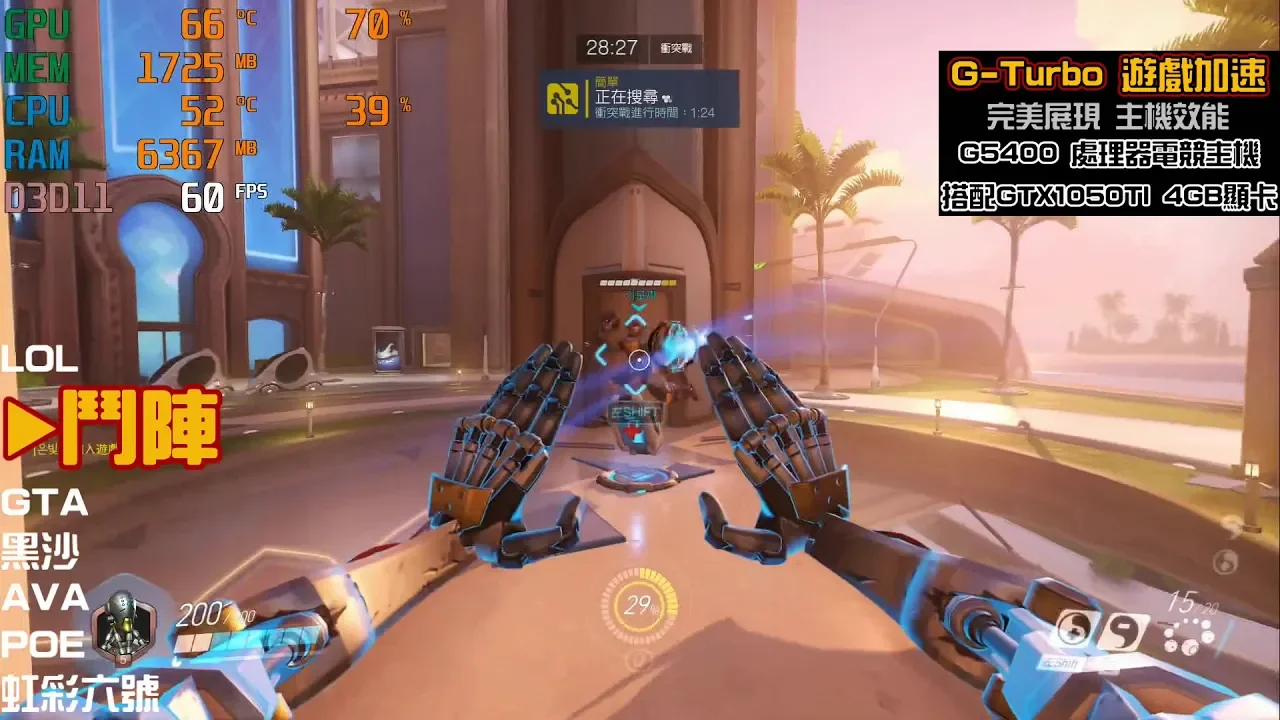
Task: Open the 正在搜尋 matchmaking search banner
Action: pyautogui.click(x=640, y=98)
